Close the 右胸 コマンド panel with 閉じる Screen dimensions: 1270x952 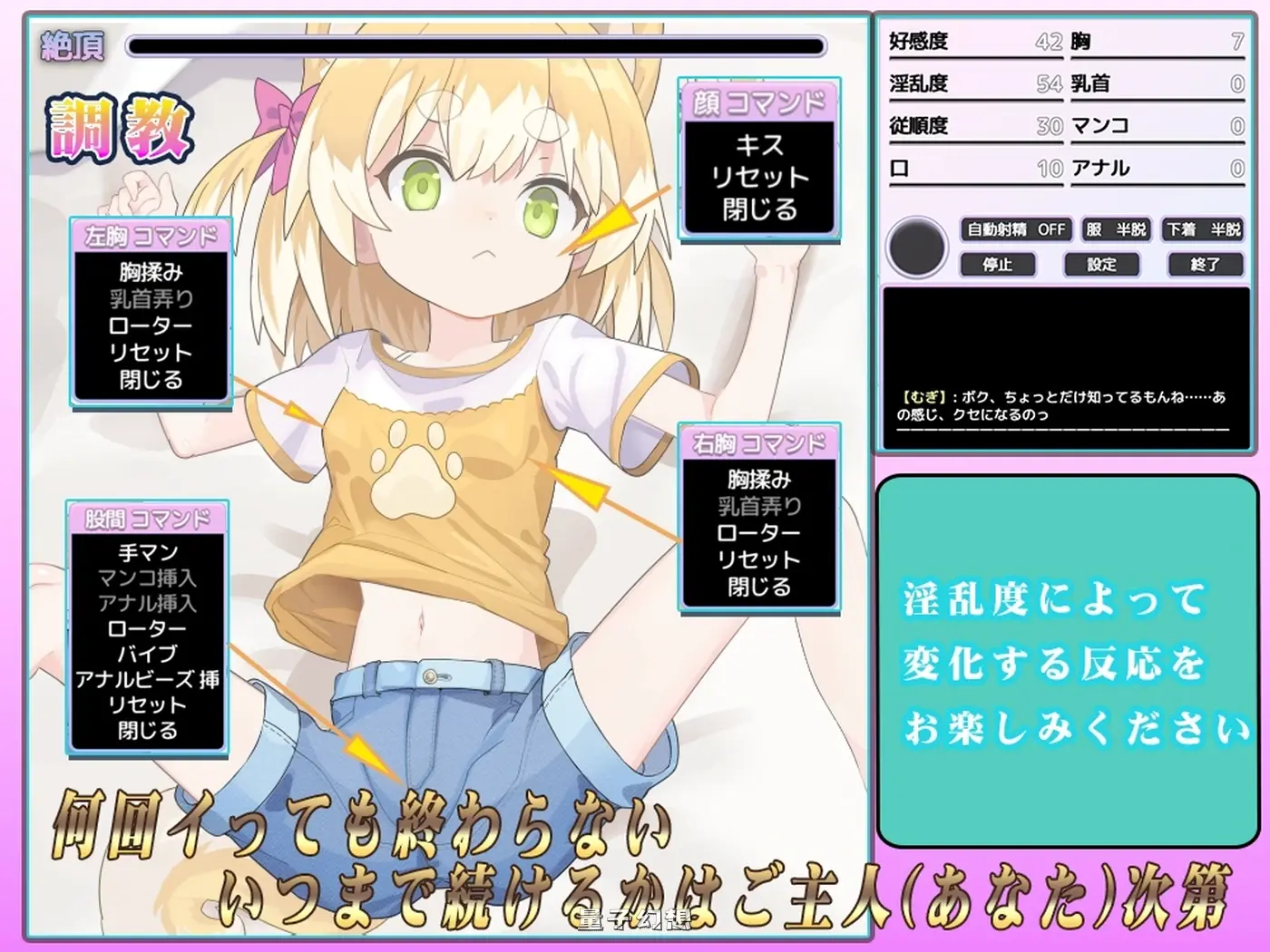coord(758,588)
